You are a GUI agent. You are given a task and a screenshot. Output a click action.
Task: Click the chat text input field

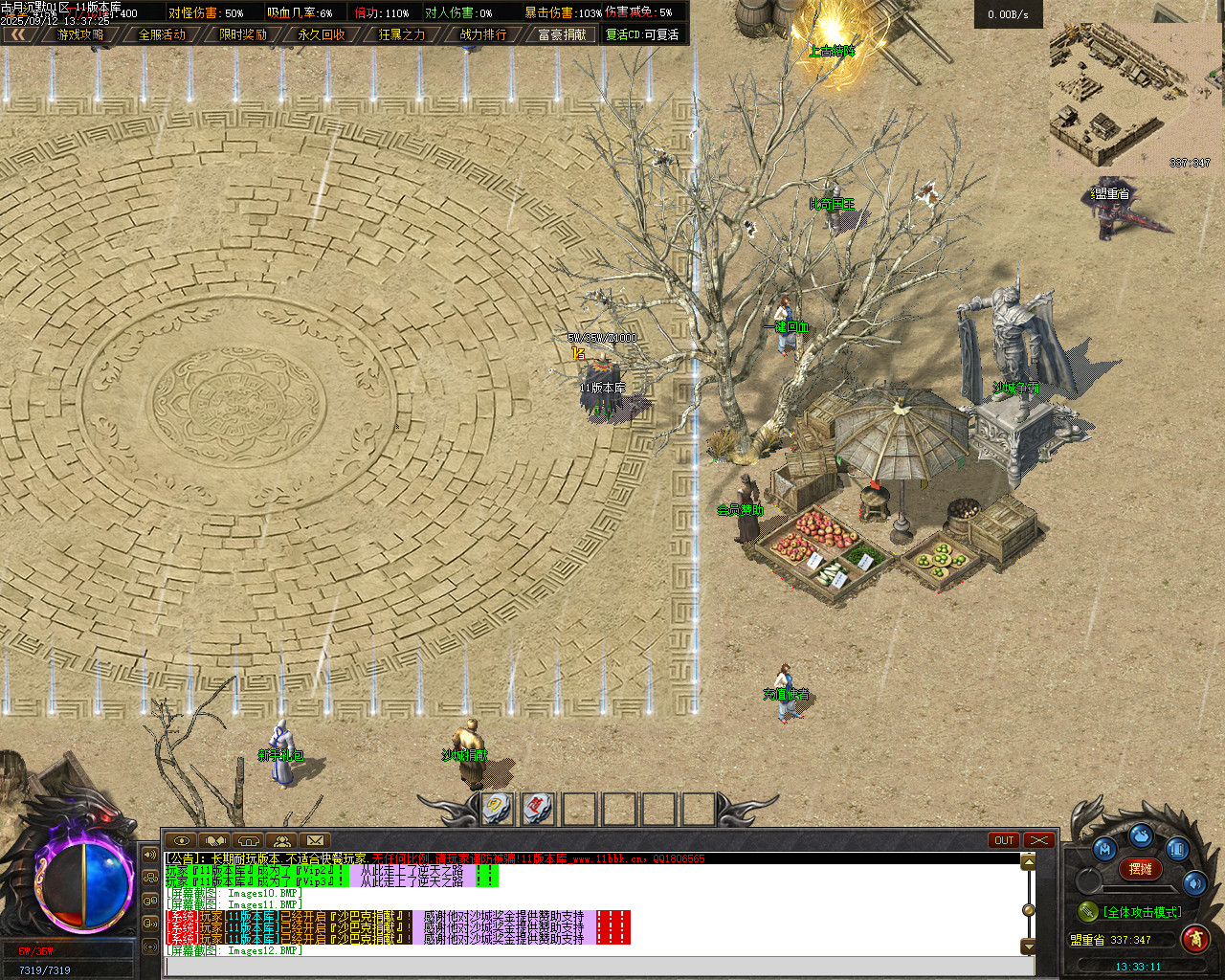[x=593, y=966]
